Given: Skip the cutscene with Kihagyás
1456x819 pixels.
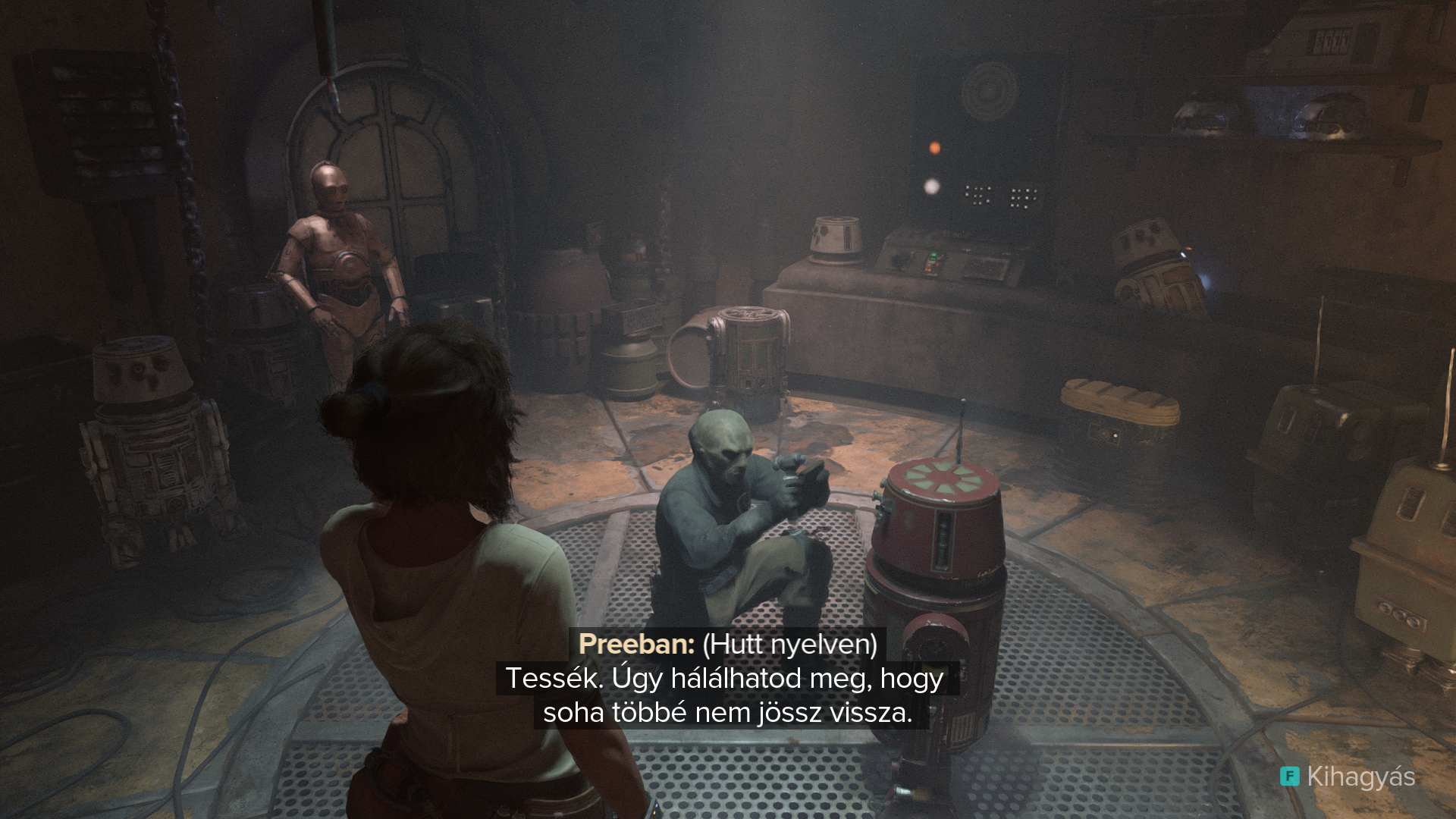Looking at the screenshot, I should tap(1348, 777).
